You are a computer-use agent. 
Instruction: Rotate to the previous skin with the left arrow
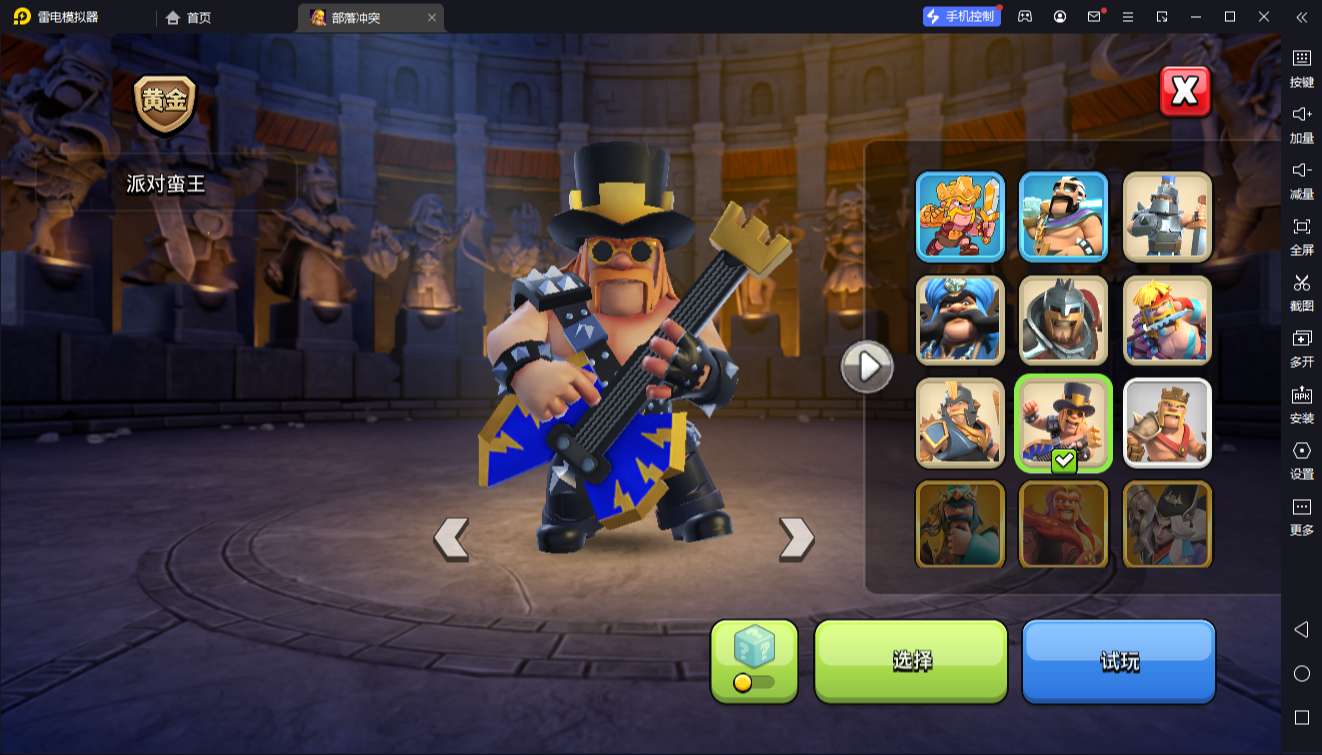(451, 538)
